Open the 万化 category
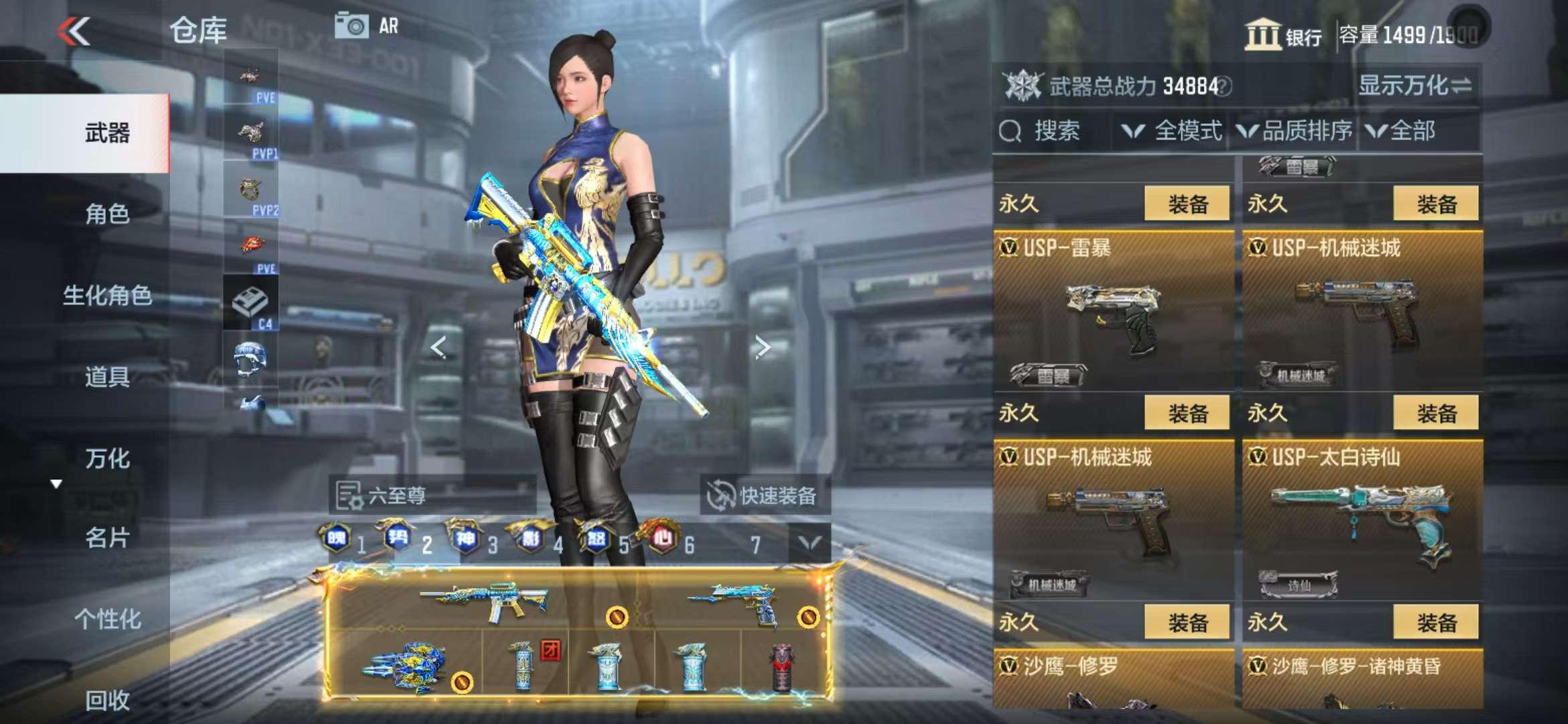The width and height of the screenshot is (1568, 724). click(x=107, y=459)
